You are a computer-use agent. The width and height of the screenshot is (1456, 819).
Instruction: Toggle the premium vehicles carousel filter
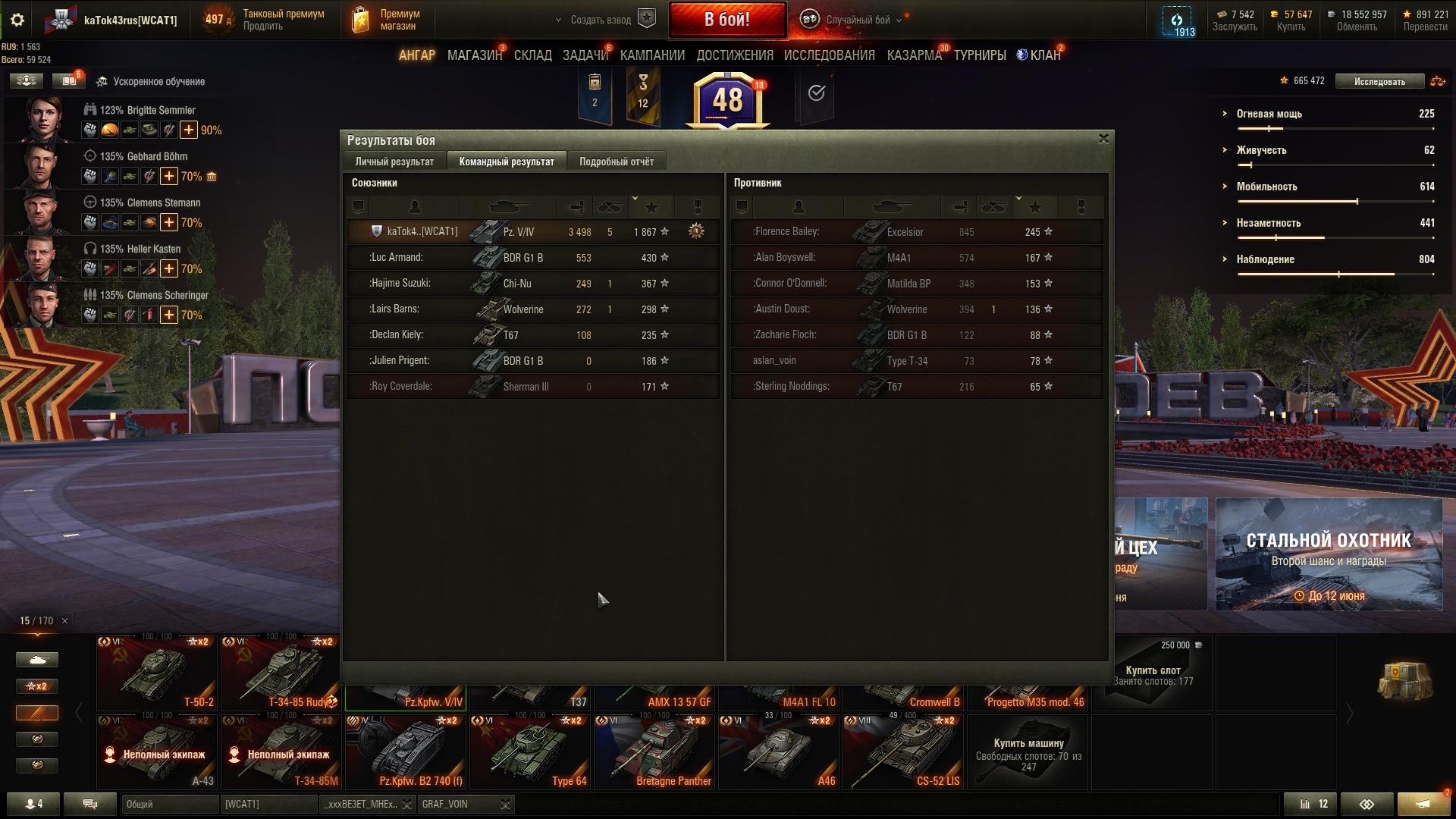tap(36, 713)
